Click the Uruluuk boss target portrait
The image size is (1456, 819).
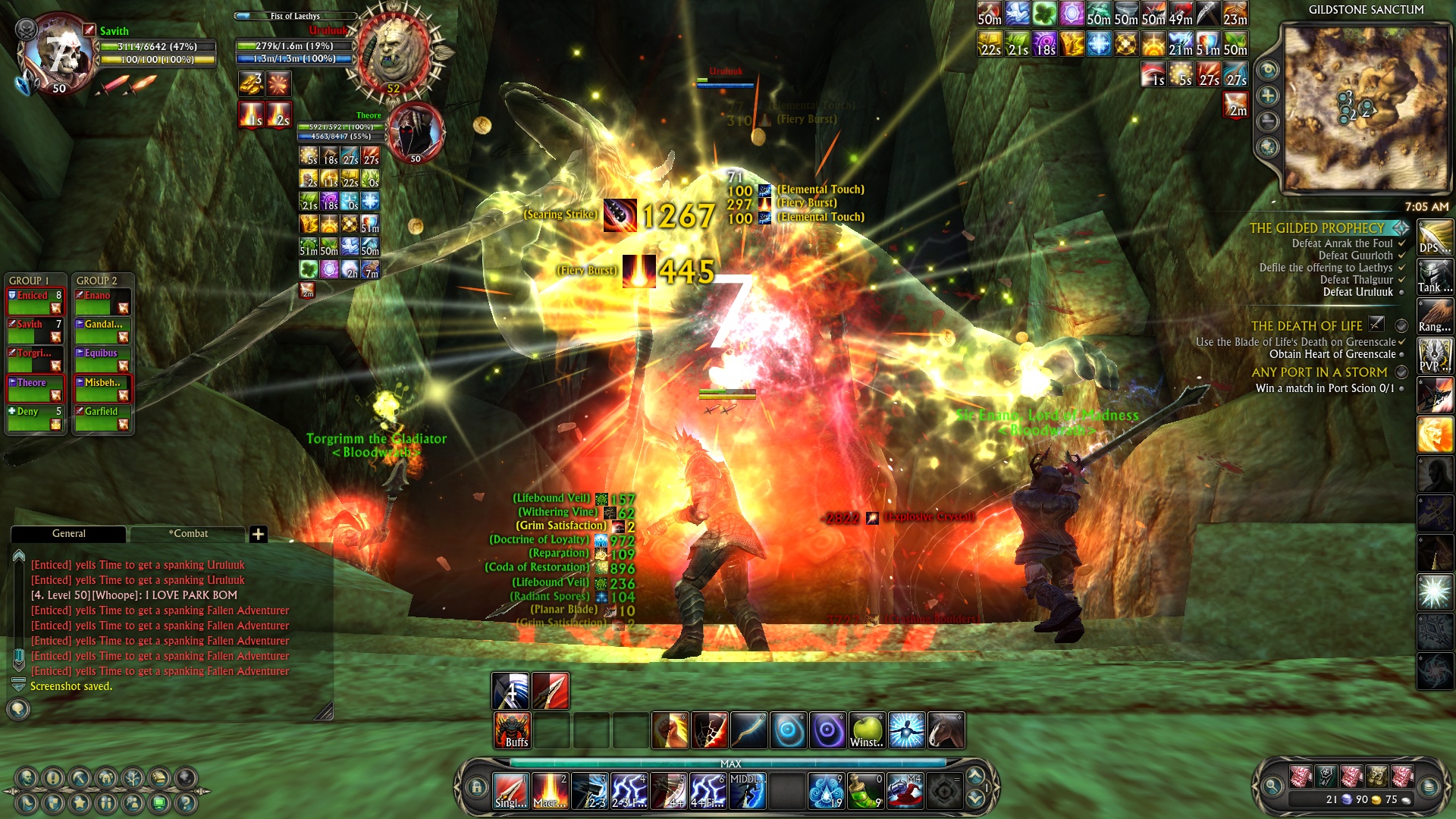tap(393, 53)
